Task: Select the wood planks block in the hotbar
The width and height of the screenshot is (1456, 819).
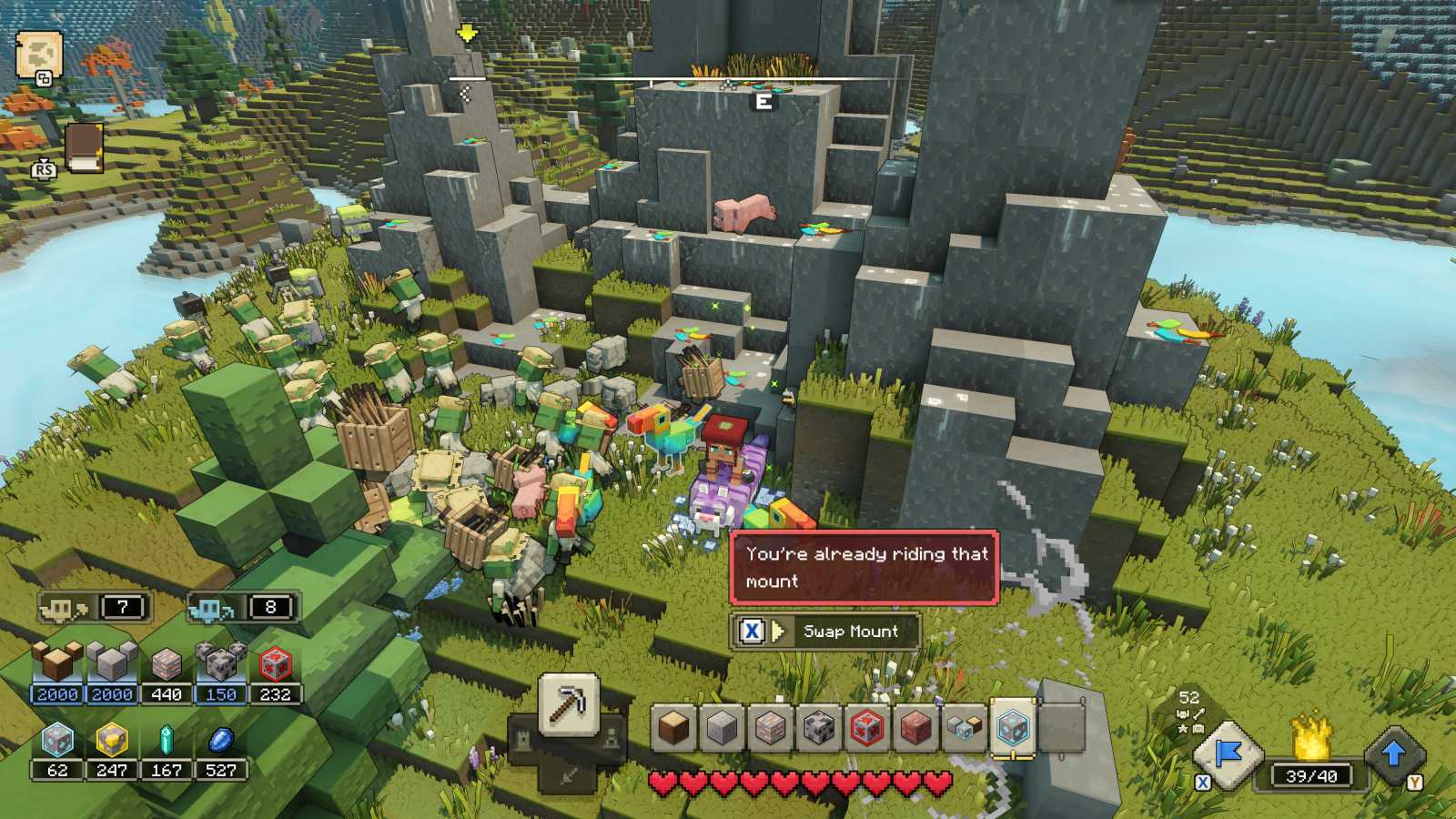Action: coord(672,726)
